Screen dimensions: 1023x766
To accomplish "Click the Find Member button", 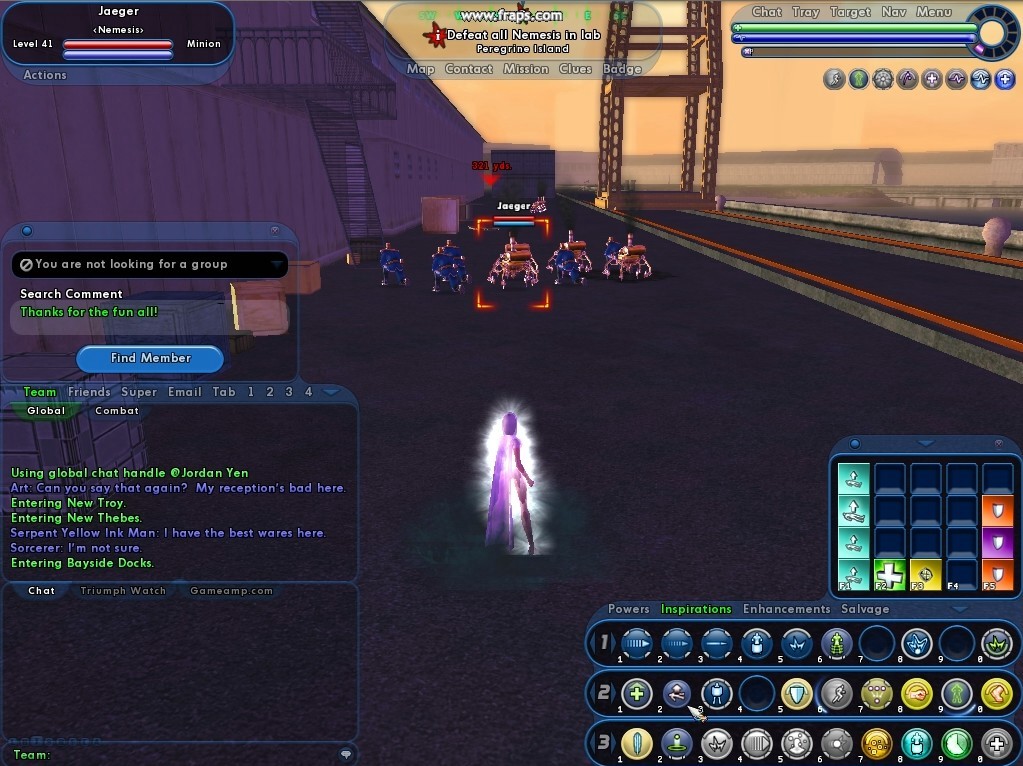I will (x=150, y=358).
